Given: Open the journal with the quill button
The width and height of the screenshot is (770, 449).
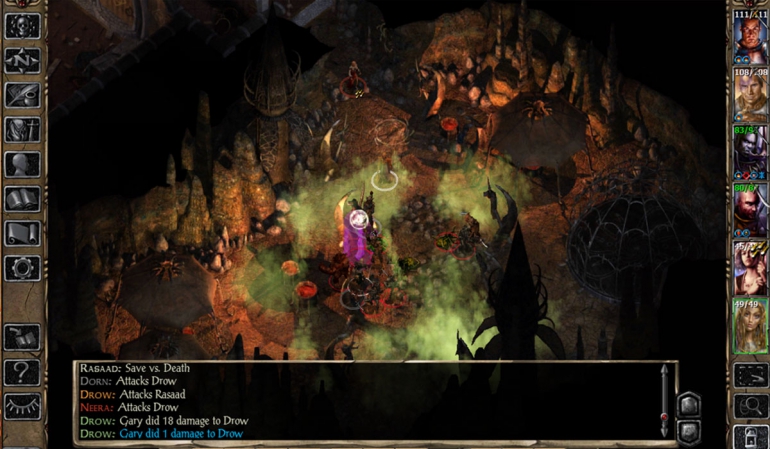Looking at the screenshot, I should click(x=22, y=95).
